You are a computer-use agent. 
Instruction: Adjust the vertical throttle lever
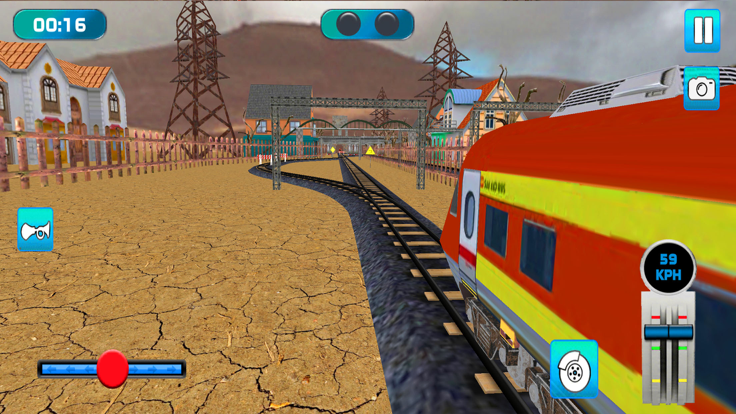[x=668, y=332]
